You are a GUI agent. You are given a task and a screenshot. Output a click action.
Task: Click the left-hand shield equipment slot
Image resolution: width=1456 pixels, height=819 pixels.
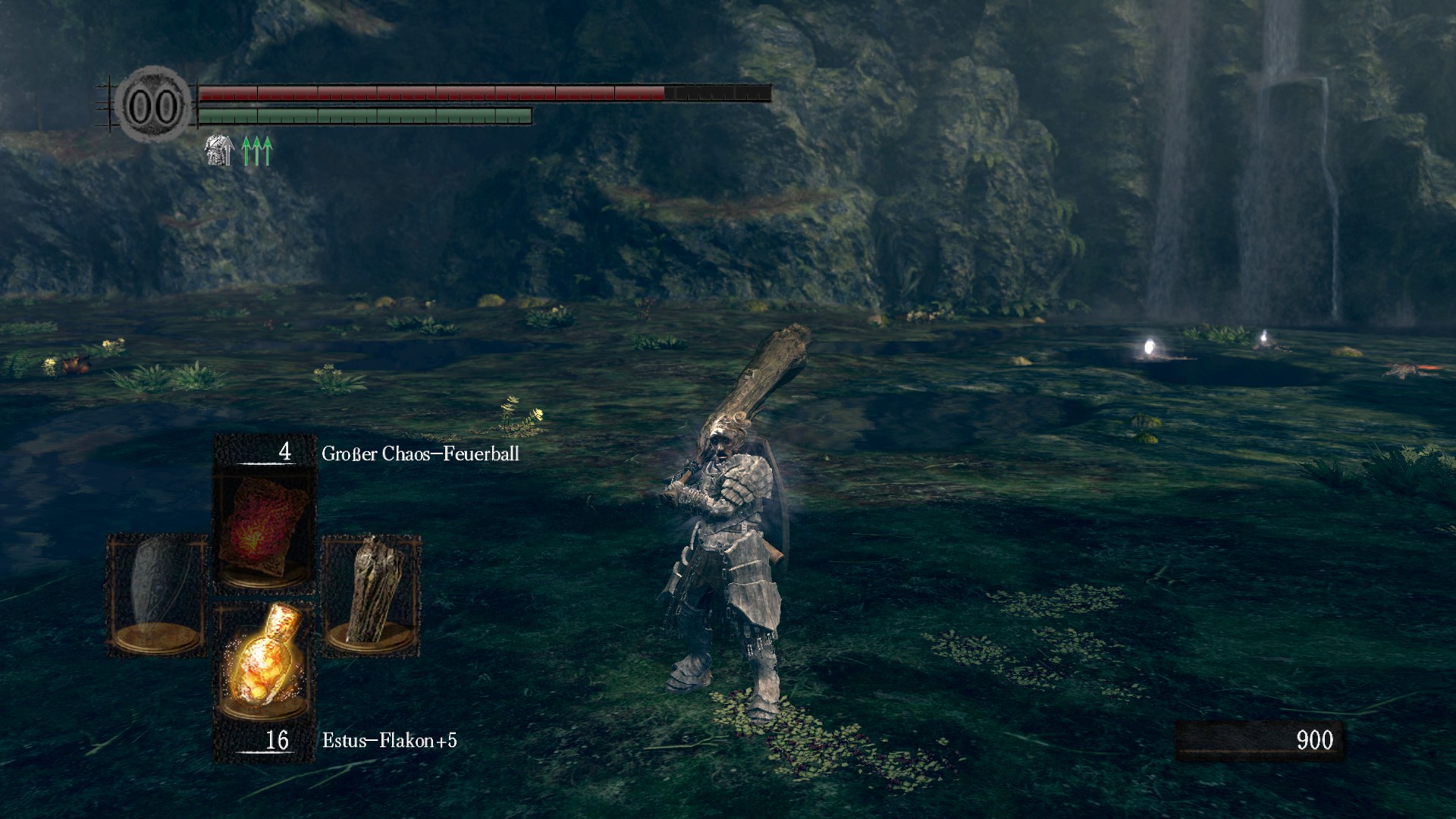[157, 594]
